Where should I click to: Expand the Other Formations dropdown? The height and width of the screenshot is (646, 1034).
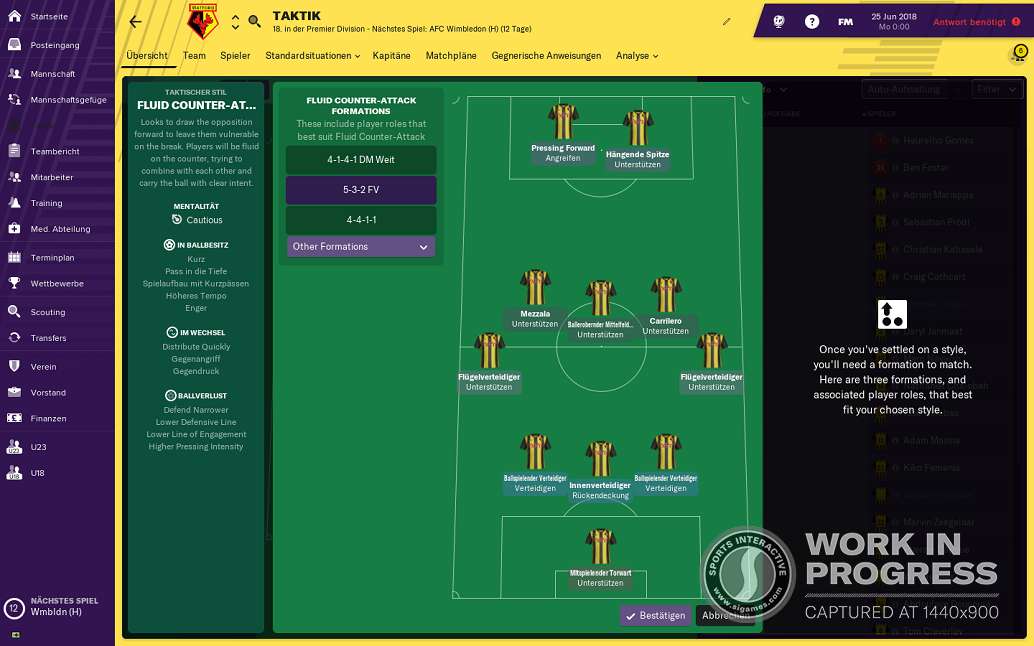click(x=361, y=247)
